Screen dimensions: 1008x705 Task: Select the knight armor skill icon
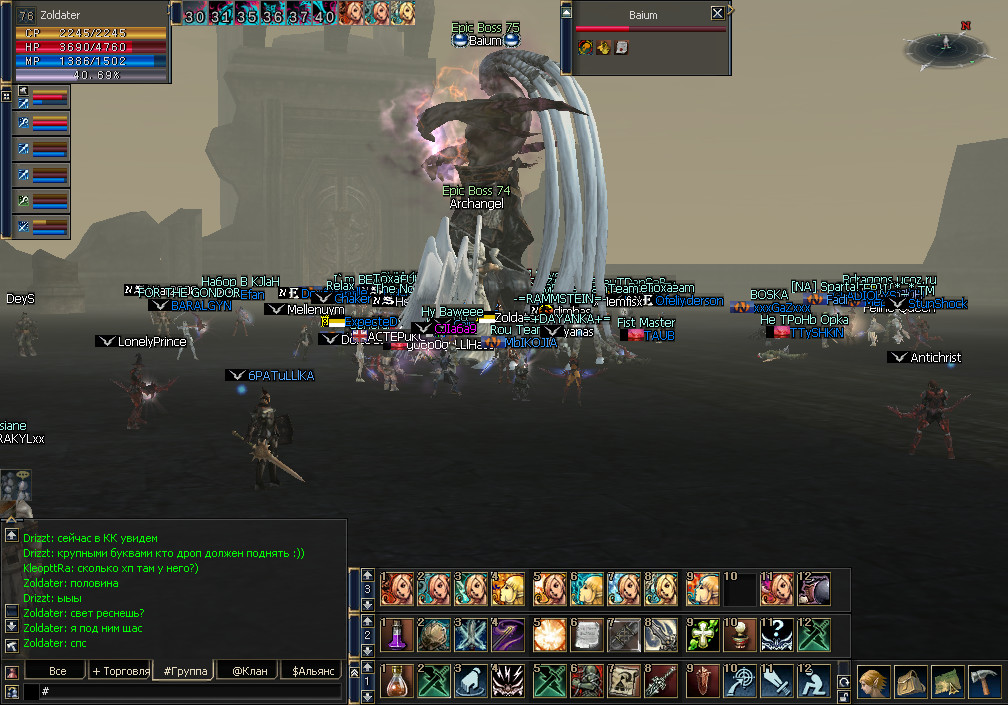(x=587, y=682)
